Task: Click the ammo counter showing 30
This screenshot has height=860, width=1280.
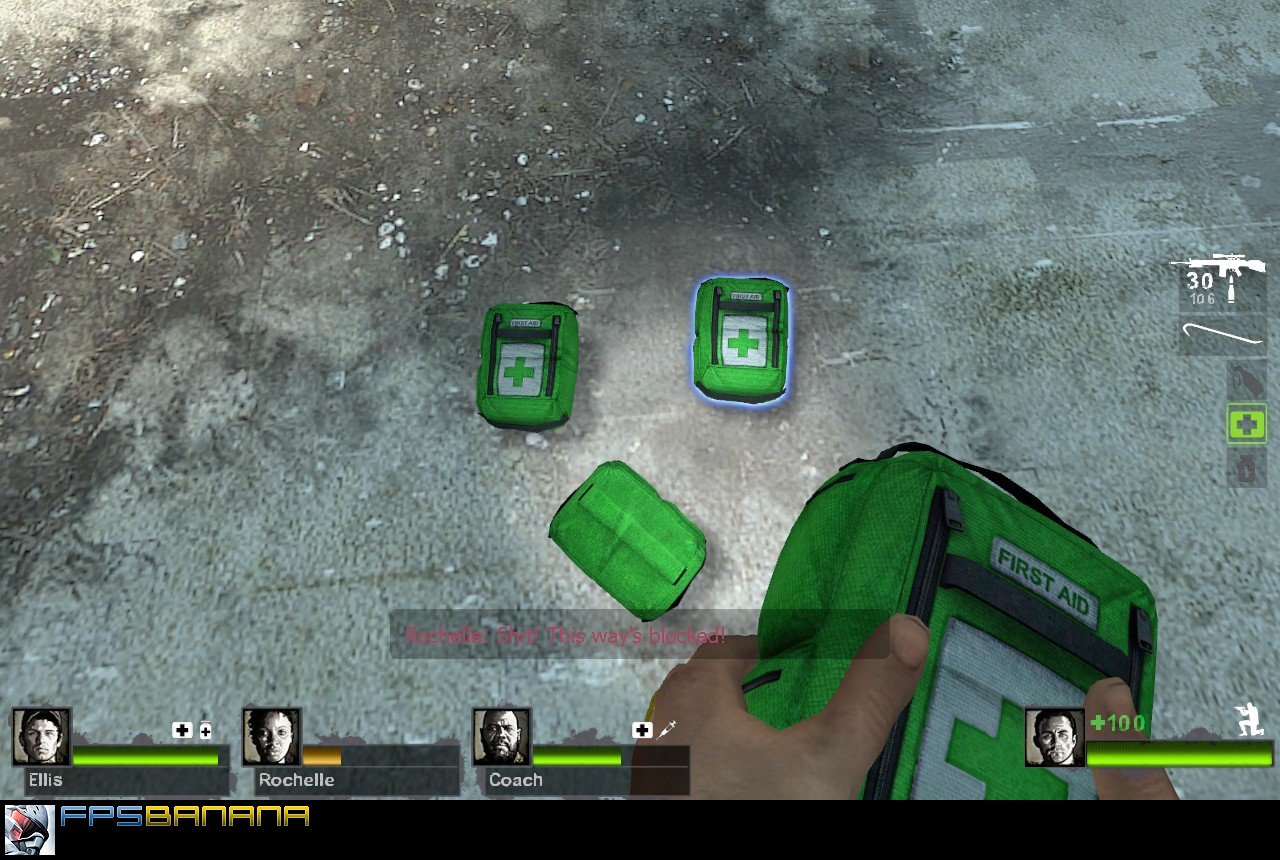Action: coord(1199,281)
